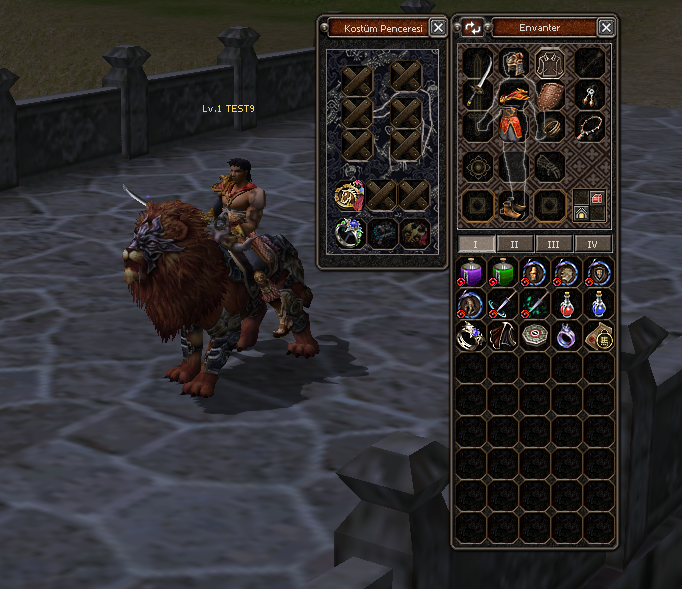Click the swap arrows button beside Envanter
The height and width of the screenshot is (589, 682).
pyautogui.click(x=472, y=28)
